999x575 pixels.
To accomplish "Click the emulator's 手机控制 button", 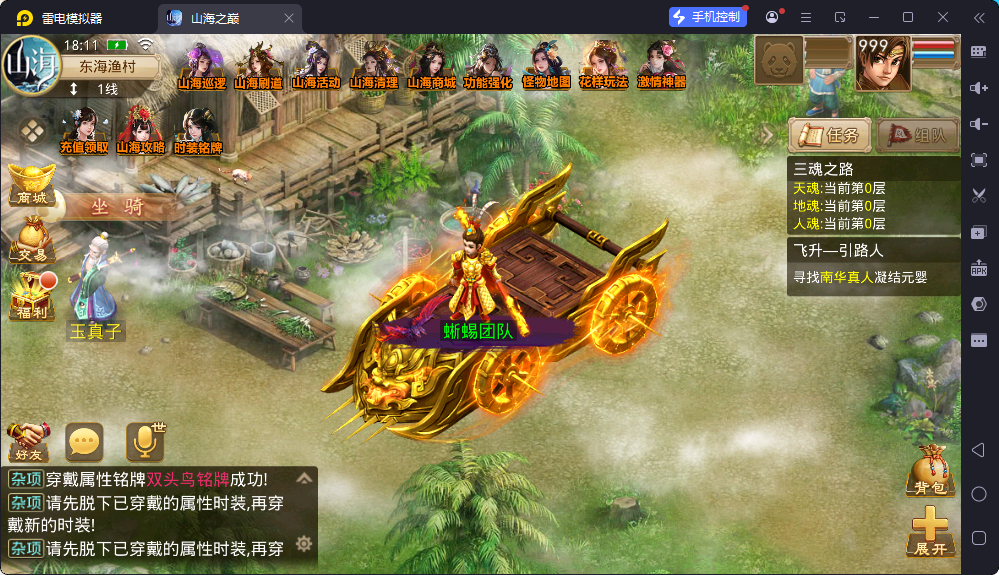I will point(707,17).
